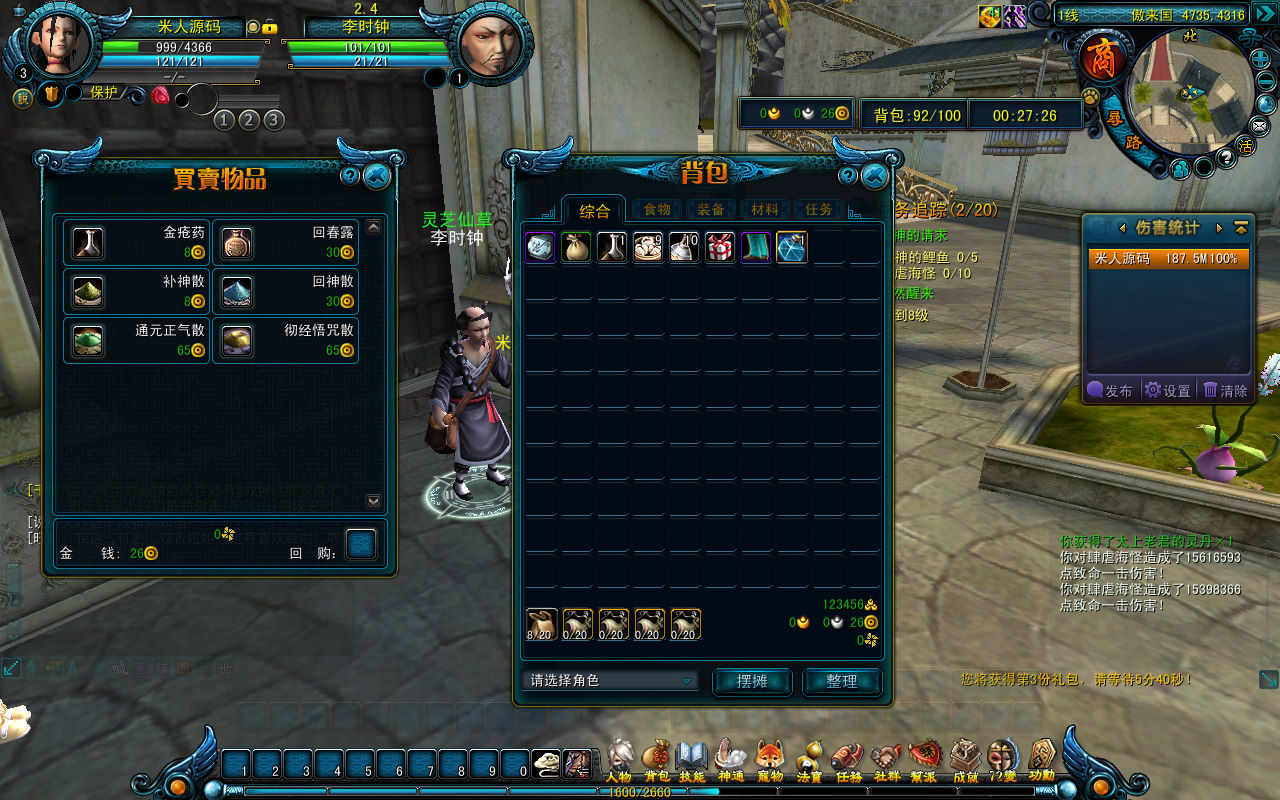Open the 宠物 pet menu
Image resolution: width=1280 pixels, height=800 pixels.
pos(769,762)
